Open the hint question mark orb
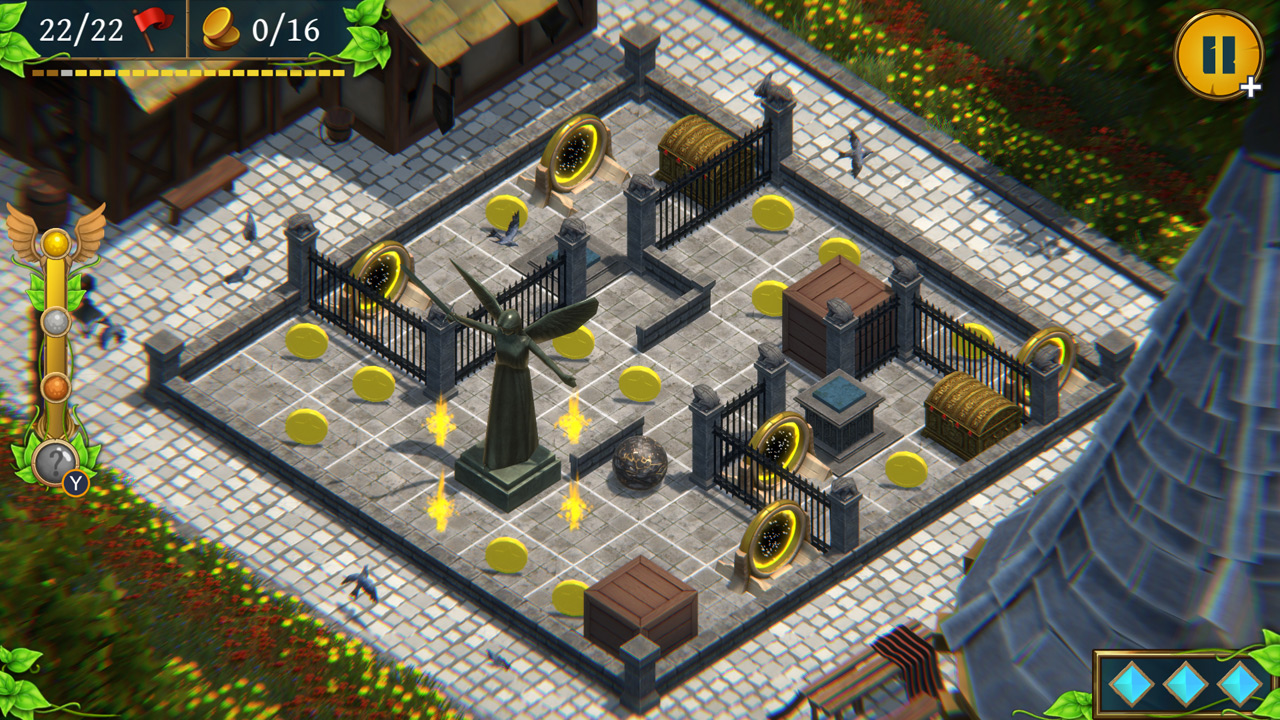 click(58, 460)
